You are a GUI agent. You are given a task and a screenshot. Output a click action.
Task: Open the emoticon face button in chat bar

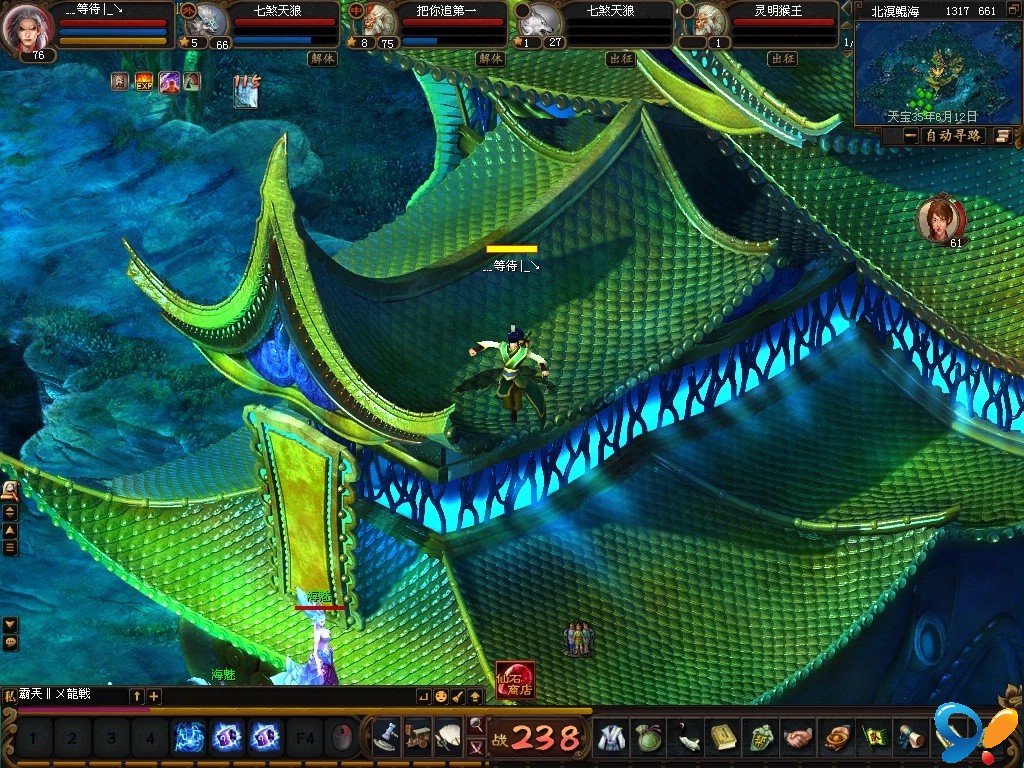(x=440, y=696)
